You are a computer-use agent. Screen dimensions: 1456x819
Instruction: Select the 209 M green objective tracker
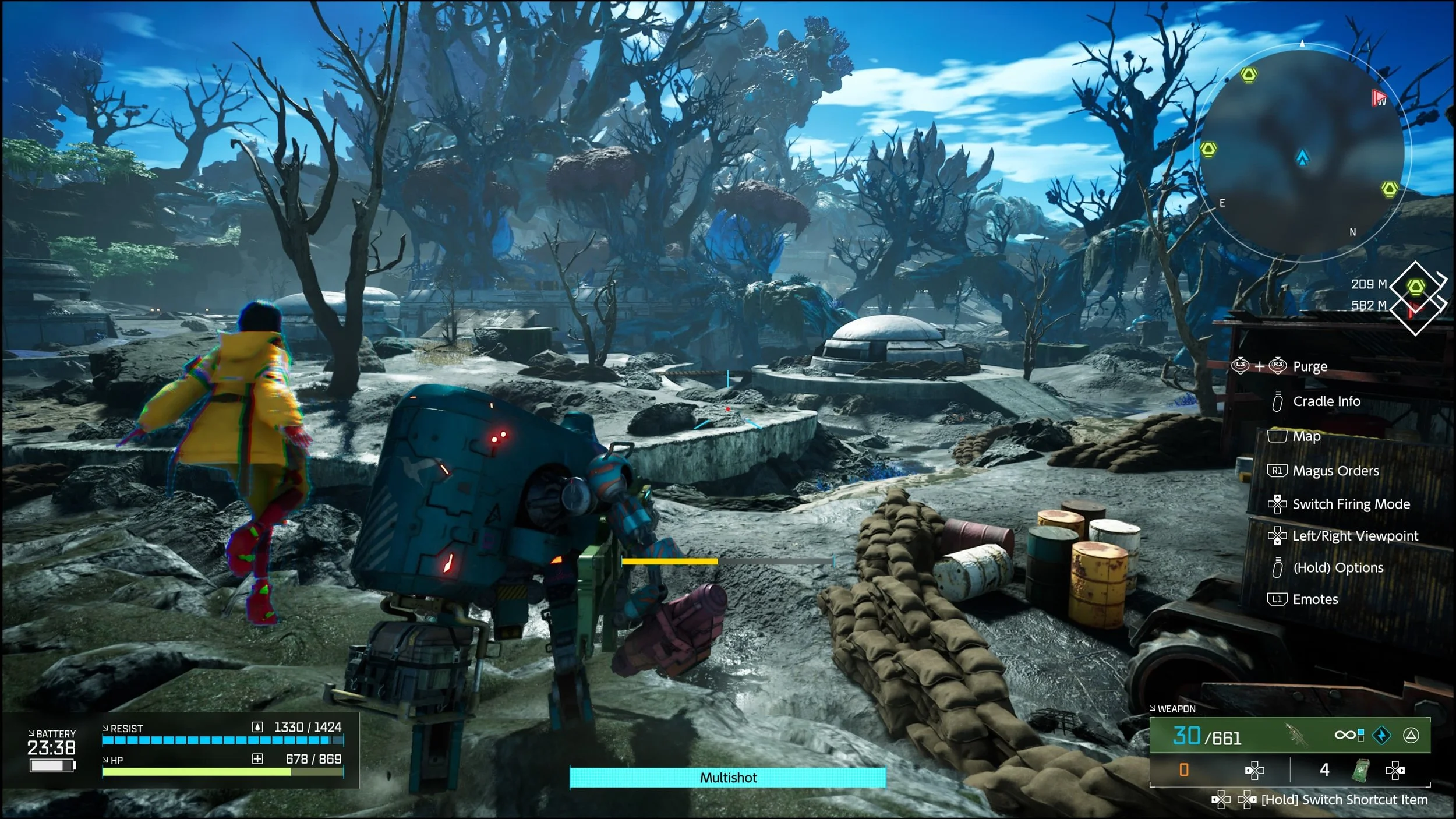(1416, 287)
